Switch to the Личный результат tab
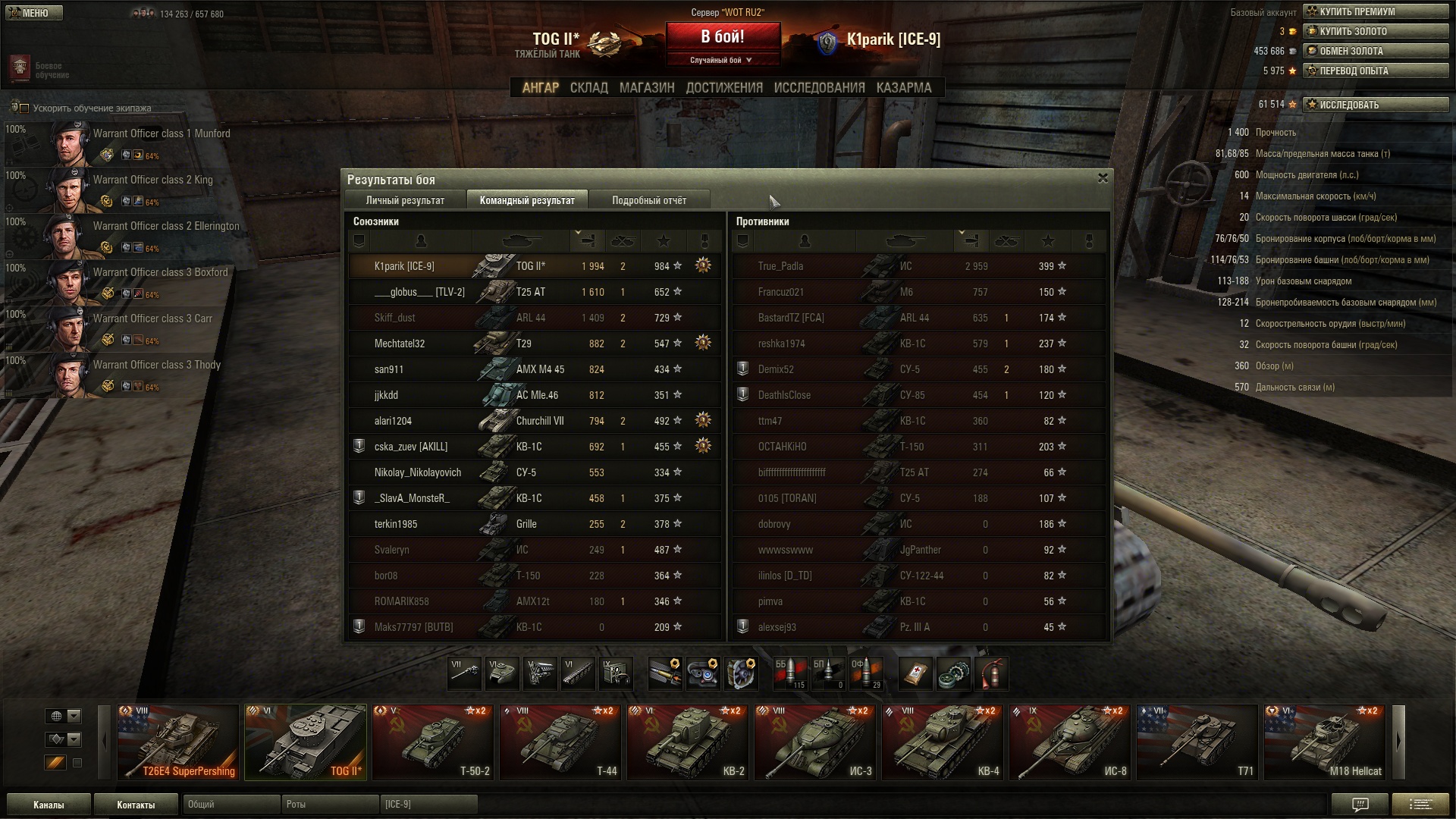 pyautogui.click(x=405, y=200)
